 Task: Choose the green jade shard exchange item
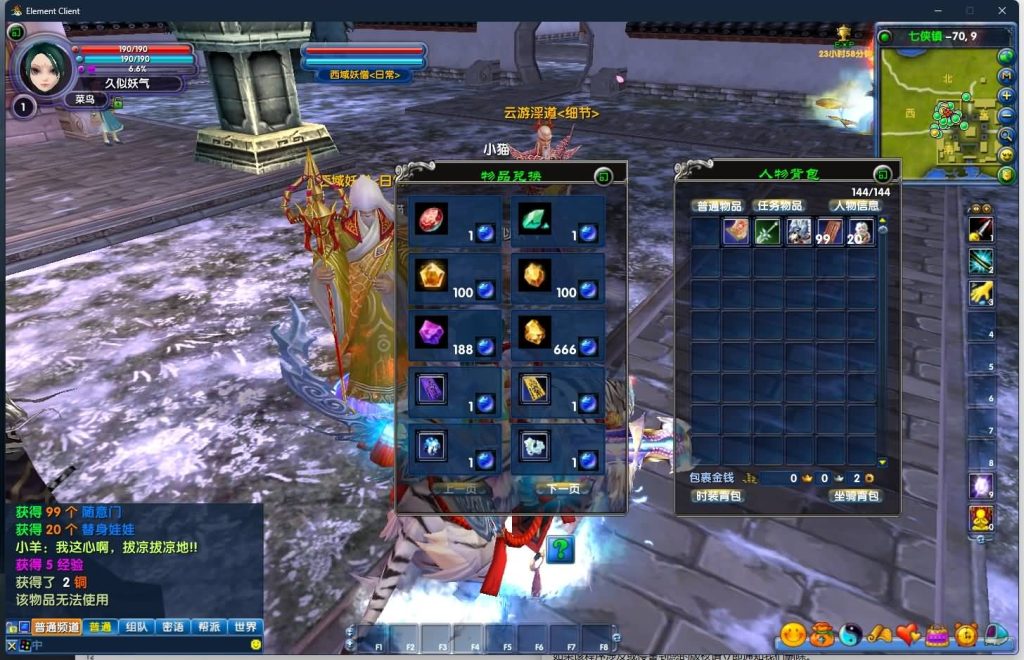(x=534, y=219)
